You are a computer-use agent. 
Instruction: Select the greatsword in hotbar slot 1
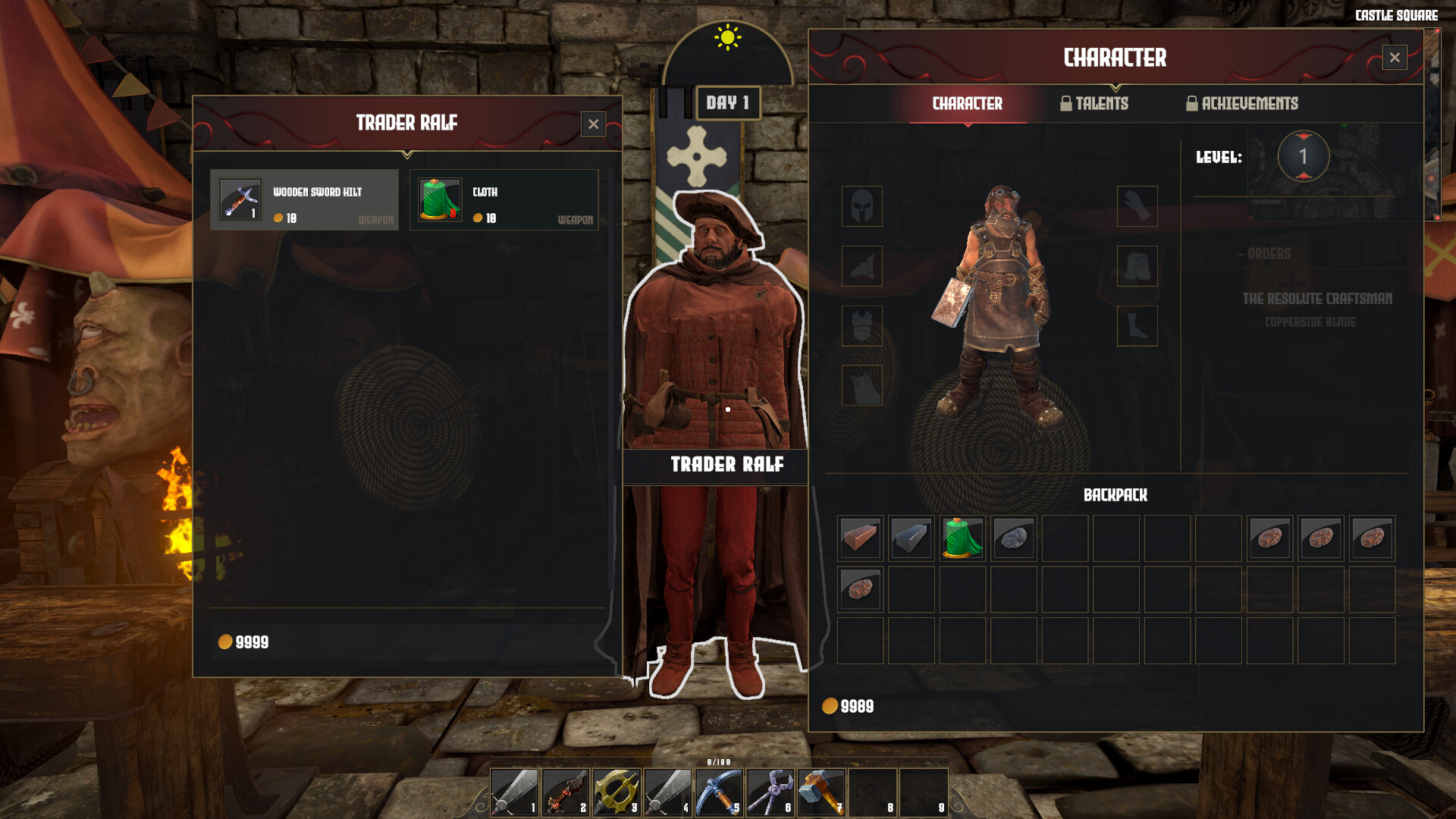coord(514,793)
